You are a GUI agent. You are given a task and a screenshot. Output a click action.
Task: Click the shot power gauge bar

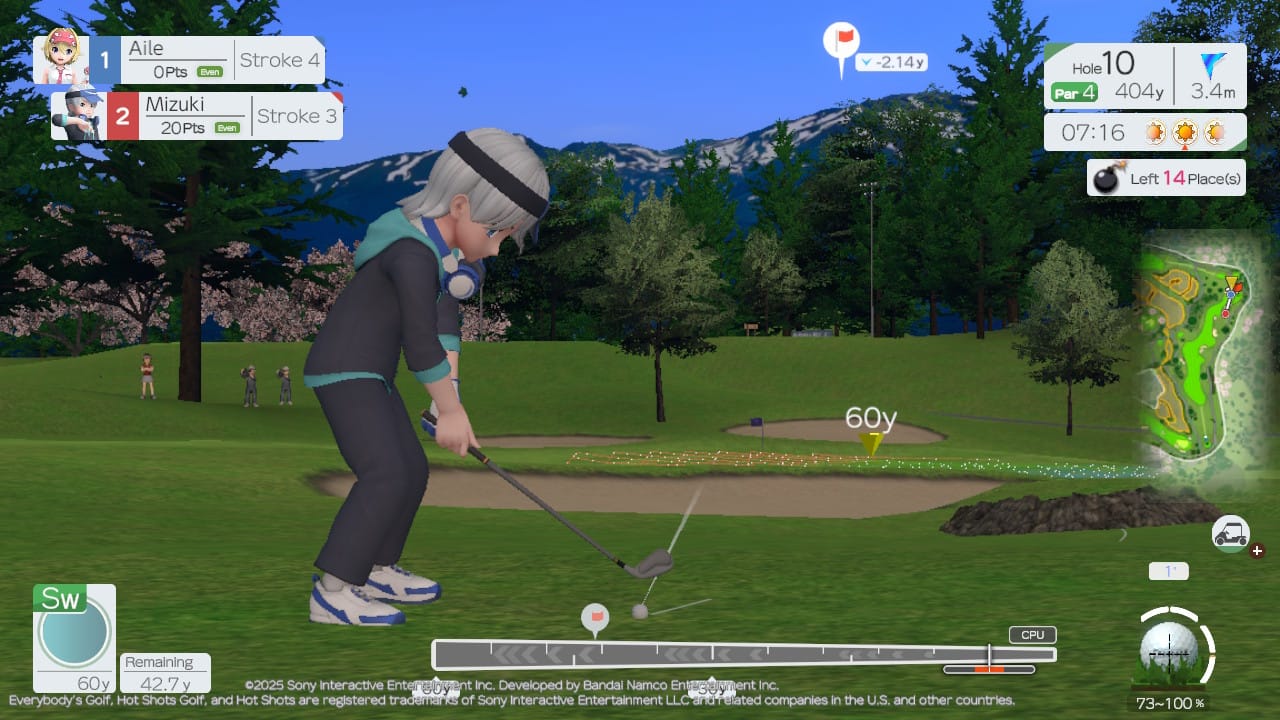coord(743,655)
